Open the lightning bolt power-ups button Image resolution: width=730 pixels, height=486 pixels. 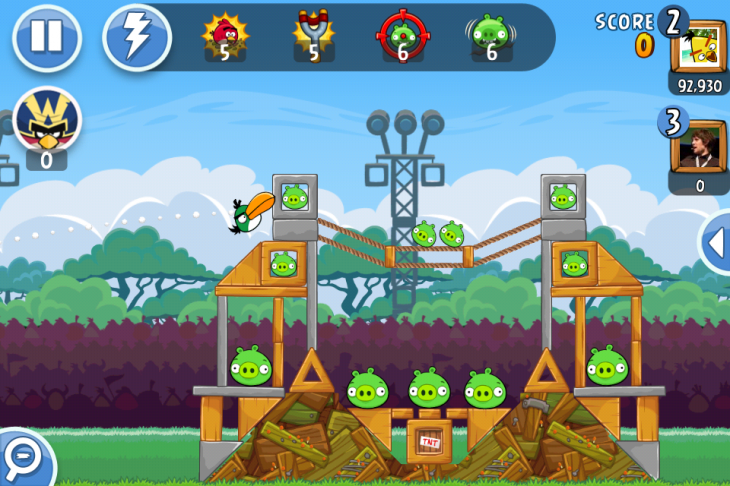click(x=137, y=37)
